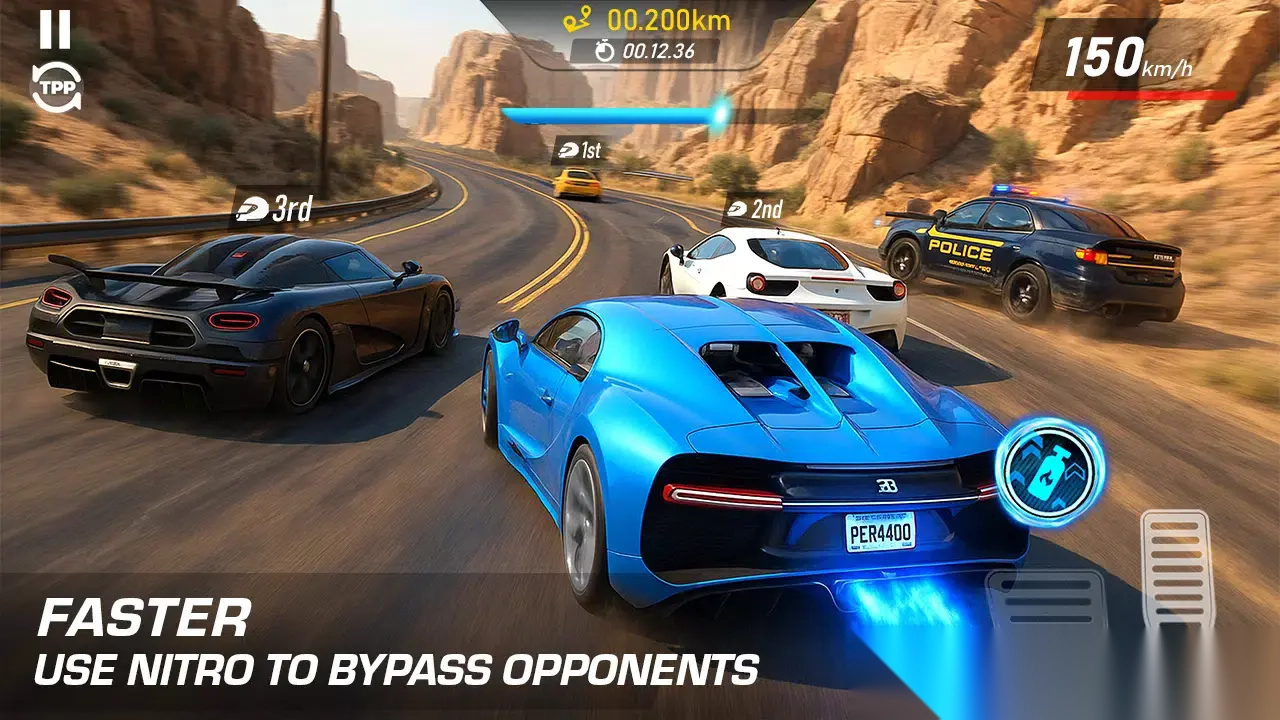Viewport: 1280px width, 720px height.
Task: Toggle the TPP camera view
Action: pyautogui.click(x=54, y=88)
